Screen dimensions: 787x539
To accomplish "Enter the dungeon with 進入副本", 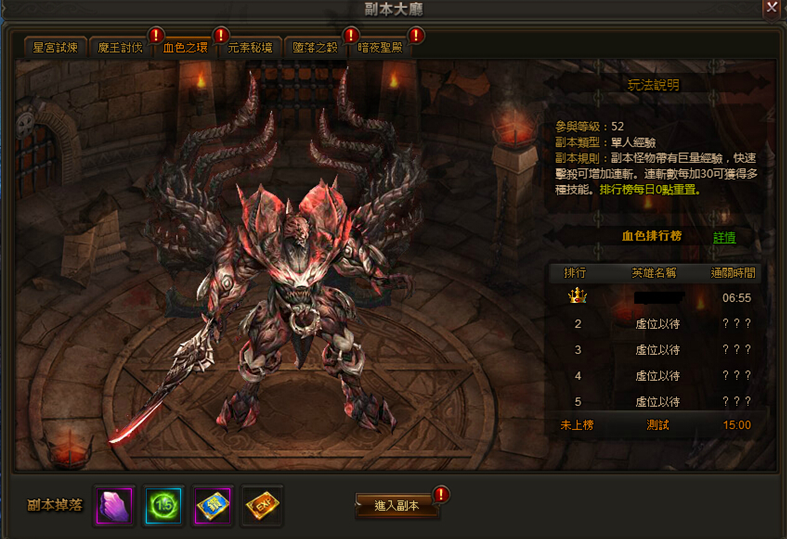I will point(398,506).
